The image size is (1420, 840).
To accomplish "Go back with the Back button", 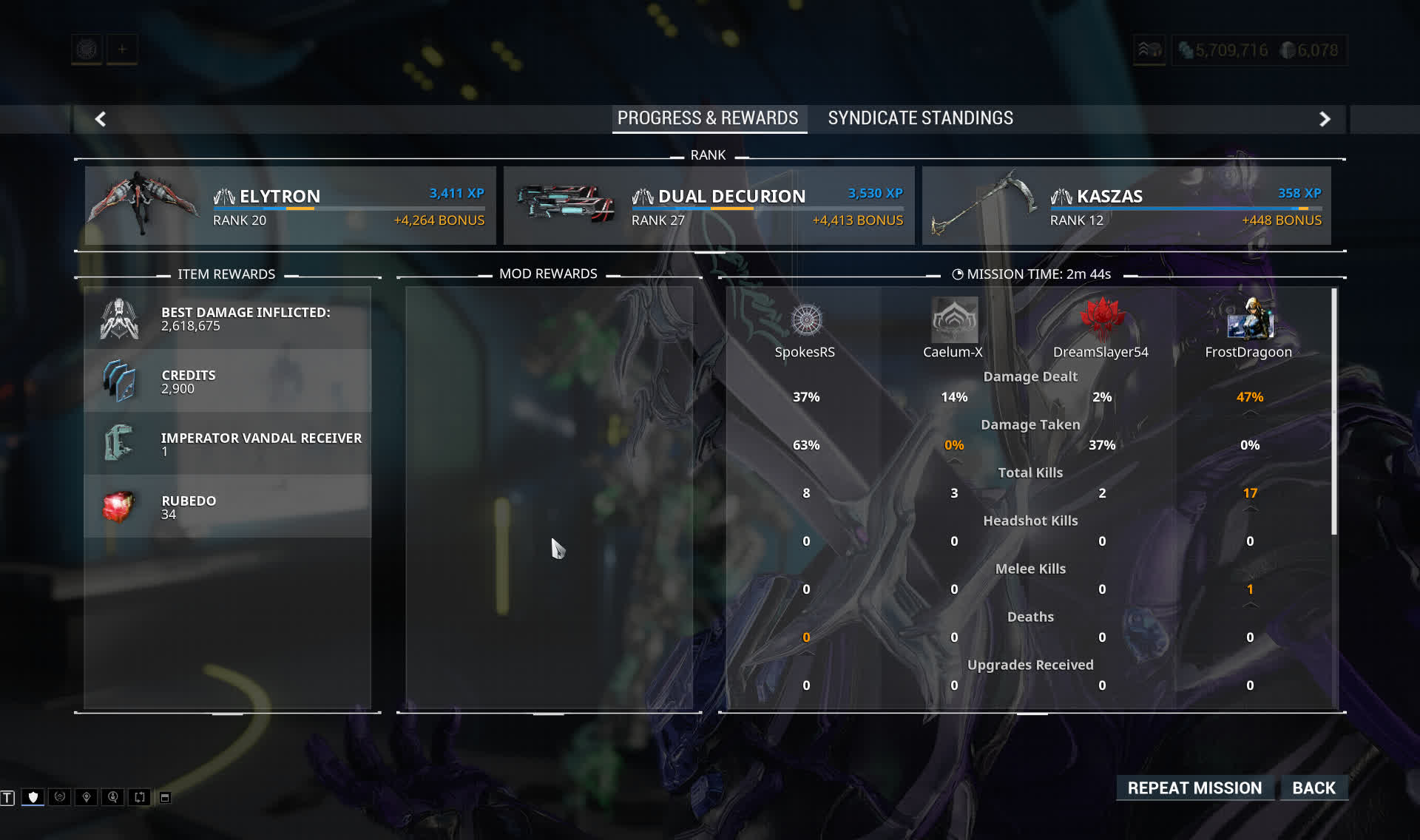I will pos(1313,788).
